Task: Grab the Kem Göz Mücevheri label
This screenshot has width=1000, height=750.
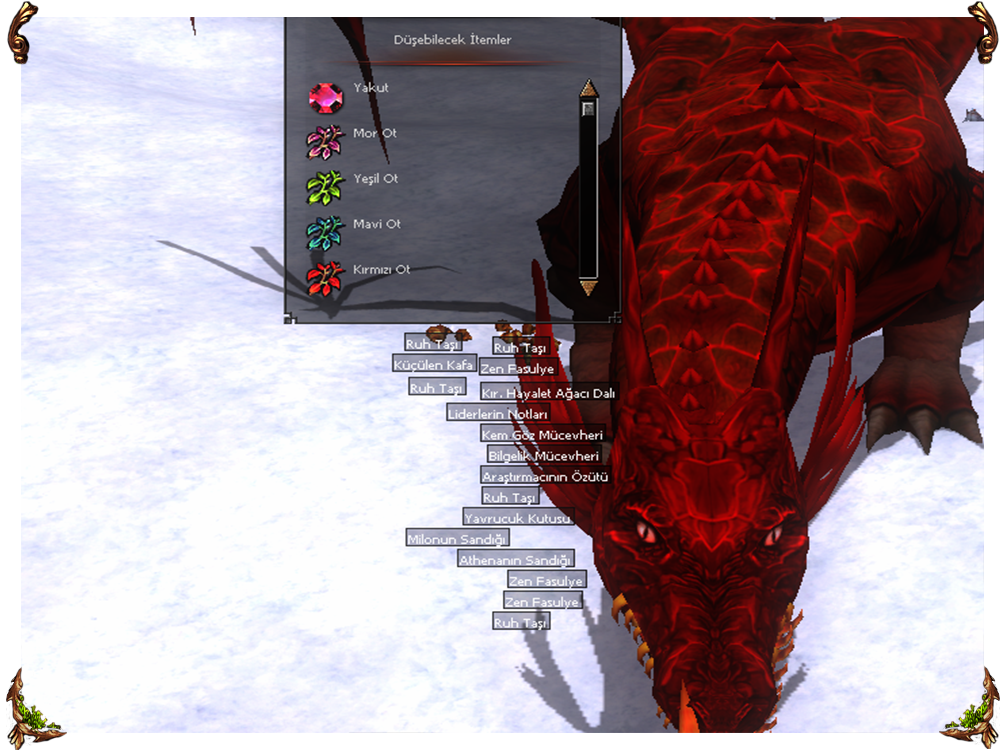Action: click(542, 435)
